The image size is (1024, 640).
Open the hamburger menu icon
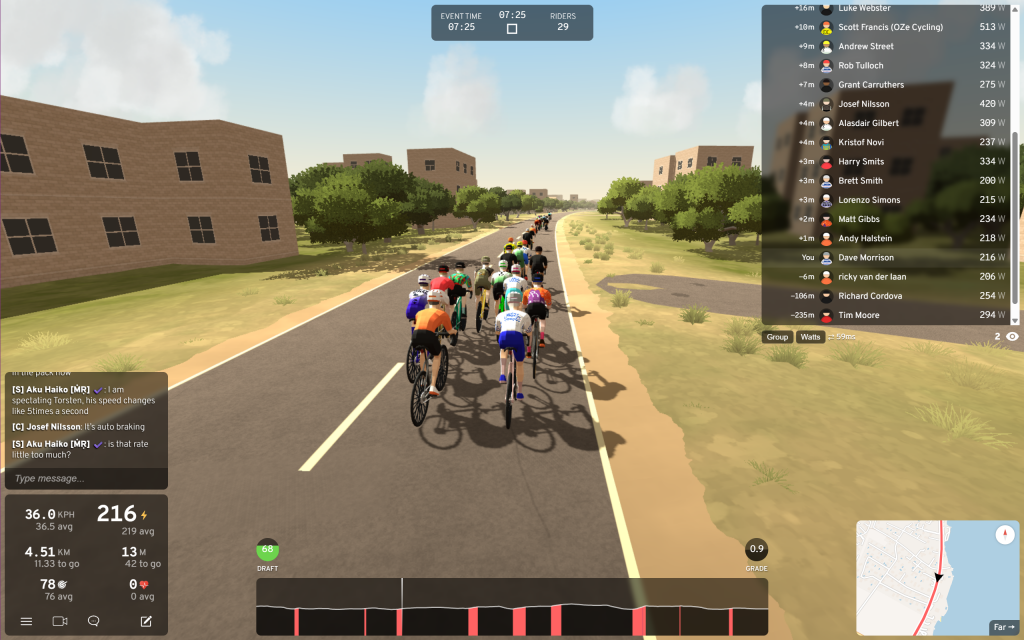coord(26,621)
